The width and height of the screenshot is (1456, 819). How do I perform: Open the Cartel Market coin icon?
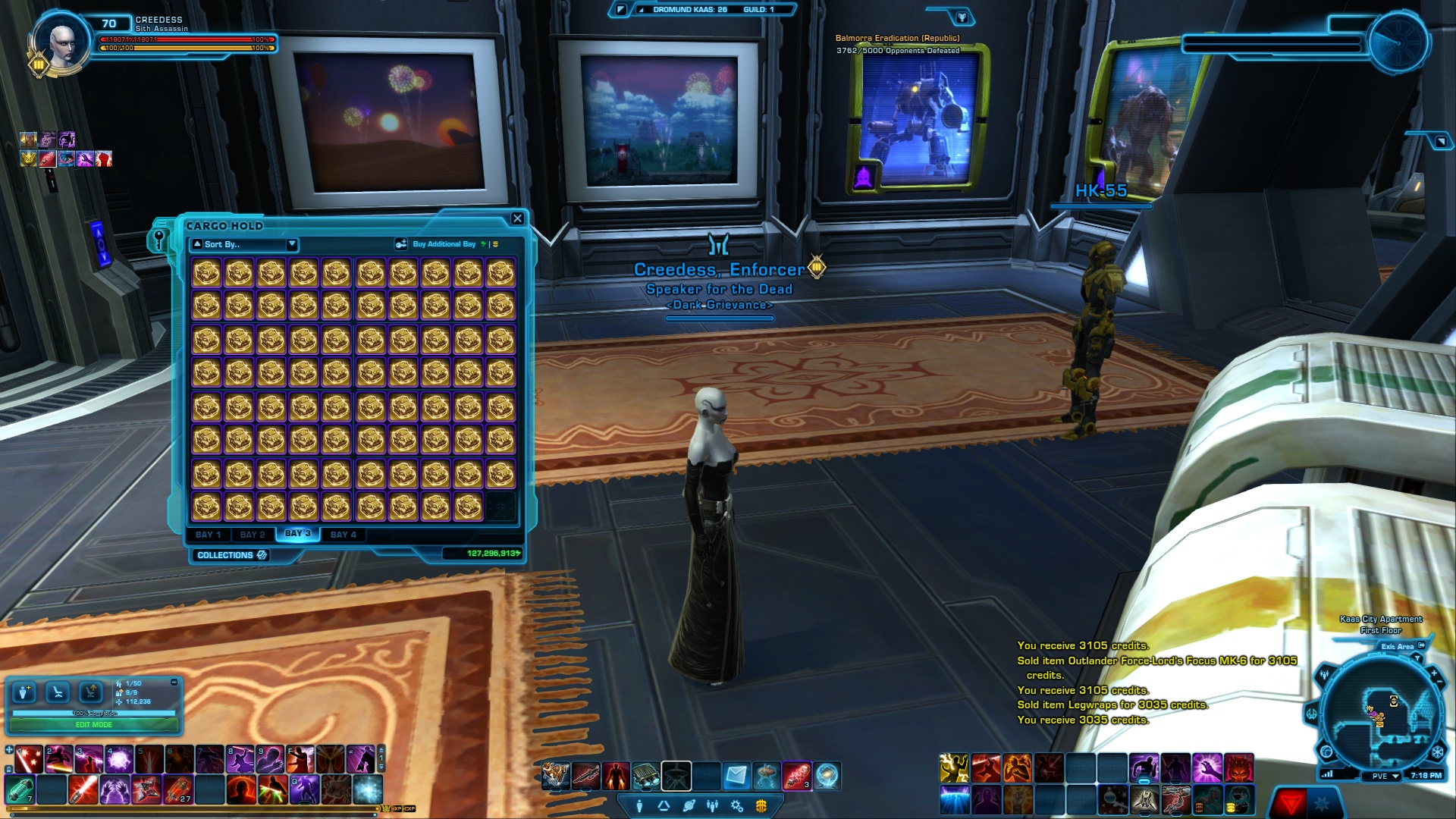tap(762, 806)
